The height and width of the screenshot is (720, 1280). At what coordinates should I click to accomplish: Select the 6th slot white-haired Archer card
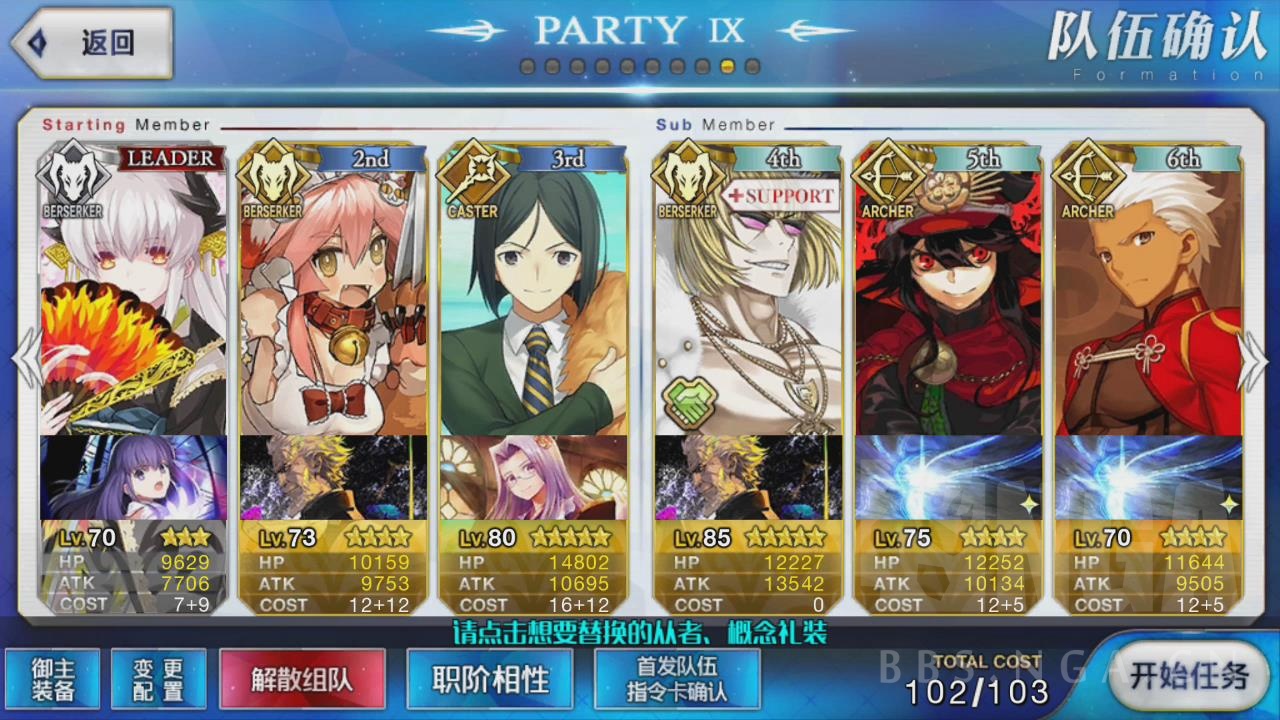click(x=1147, y=300)
